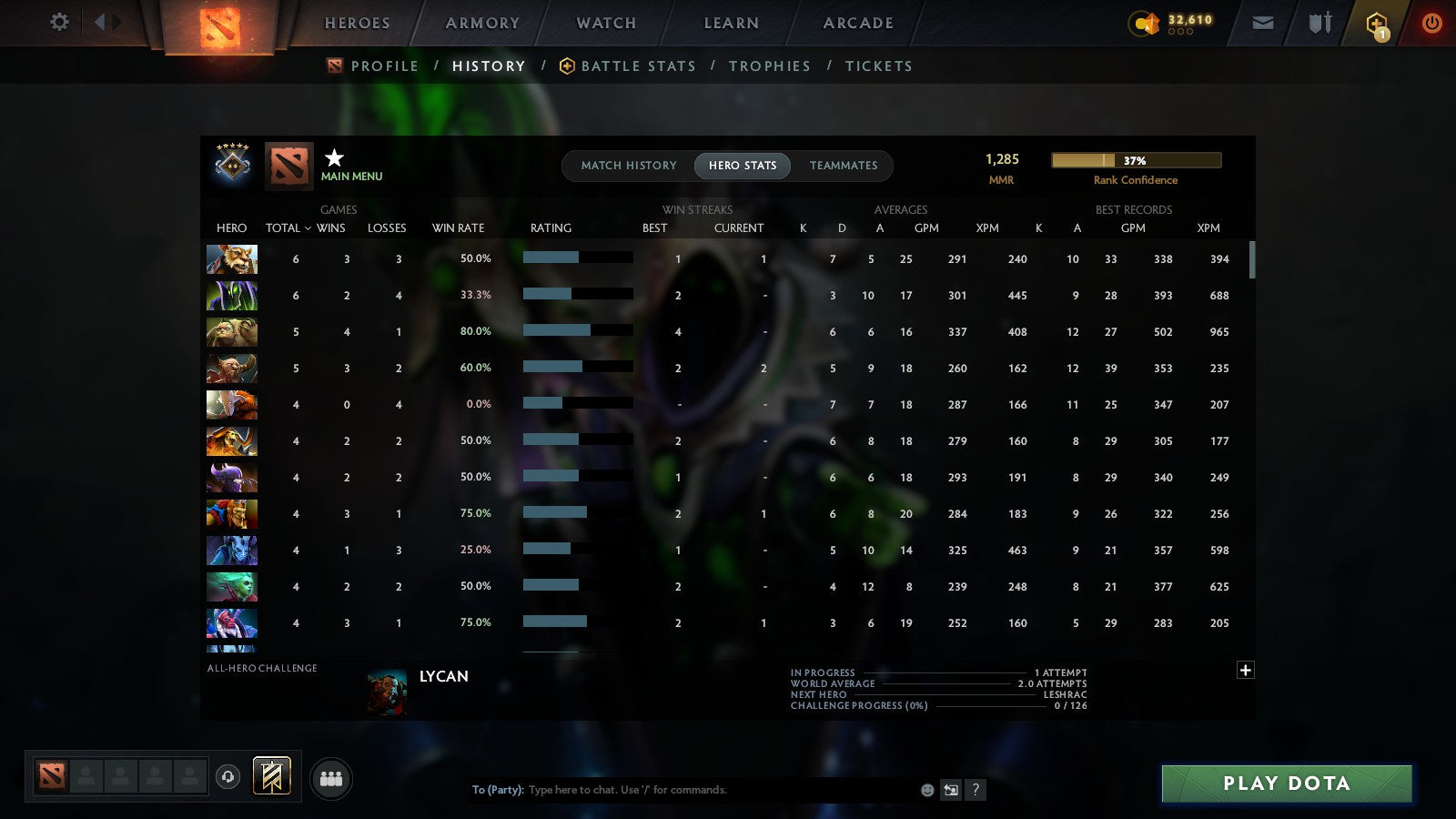Toggle the chat channel switcher beside the help button
Image resolution: width=1456 pixels, height=819 pixels.
click(x=950, y=790)
